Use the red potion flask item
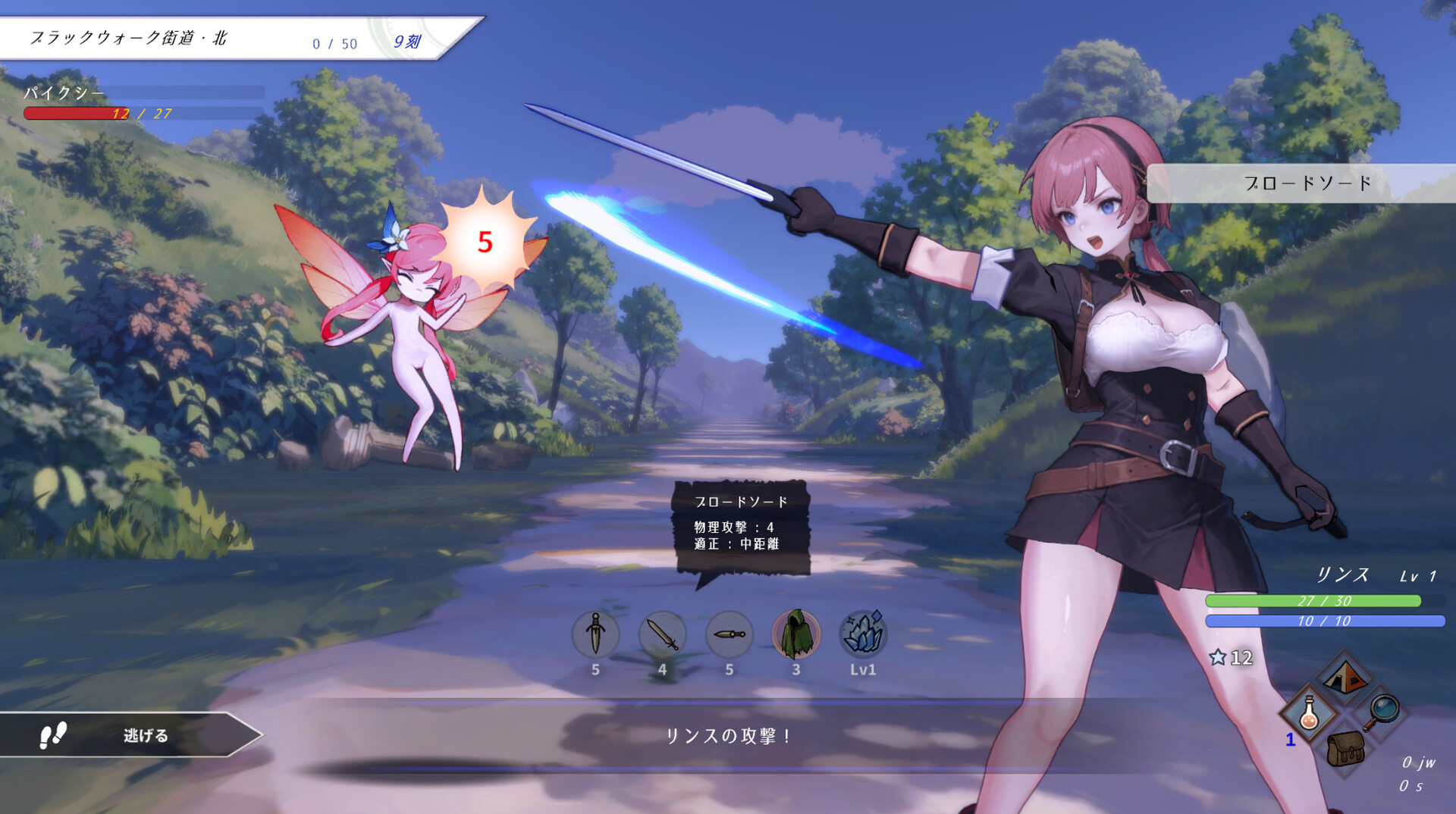 (1309, 714)
